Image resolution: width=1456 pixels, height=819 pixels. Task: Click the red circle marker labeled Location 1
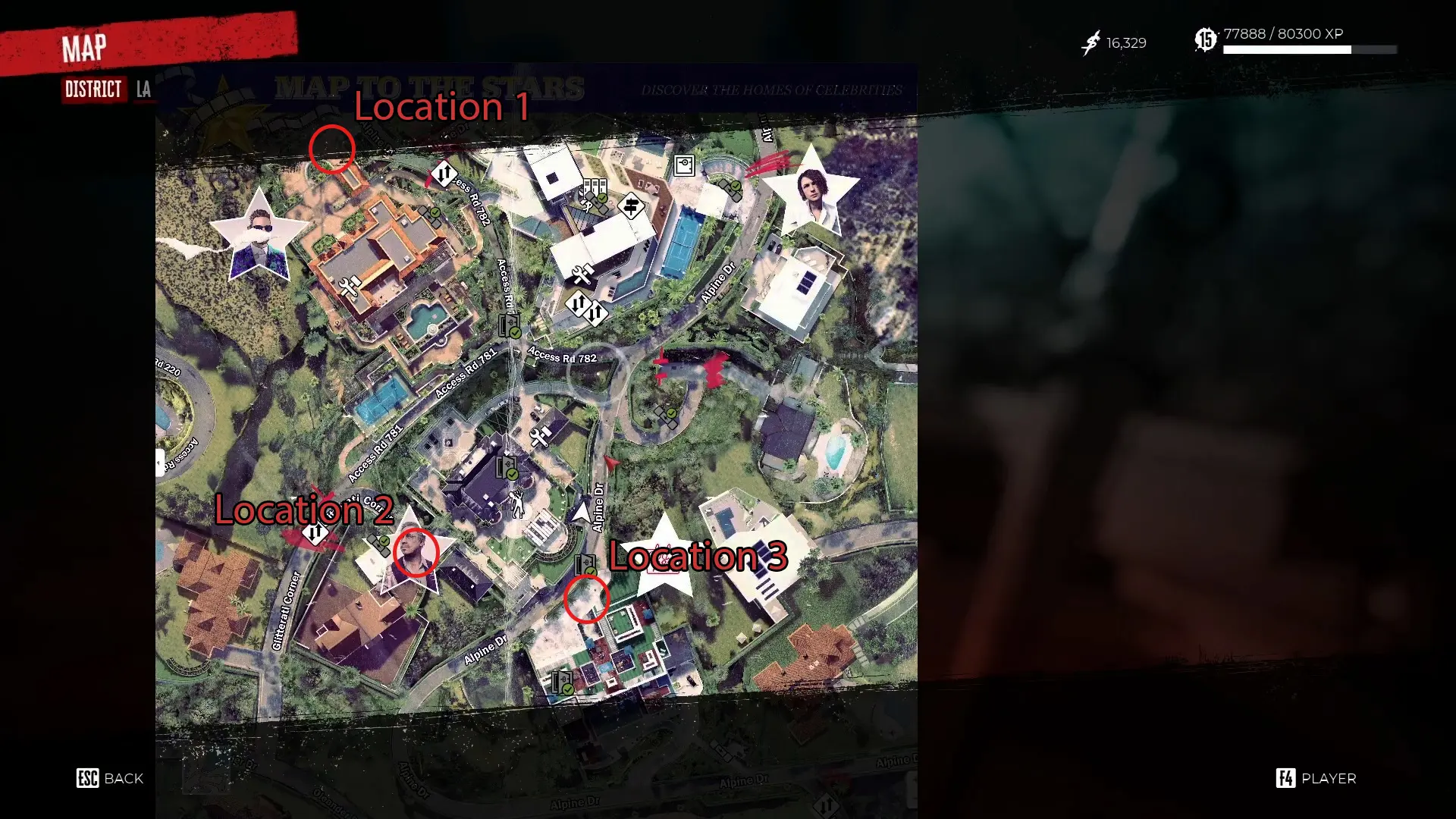334,150
